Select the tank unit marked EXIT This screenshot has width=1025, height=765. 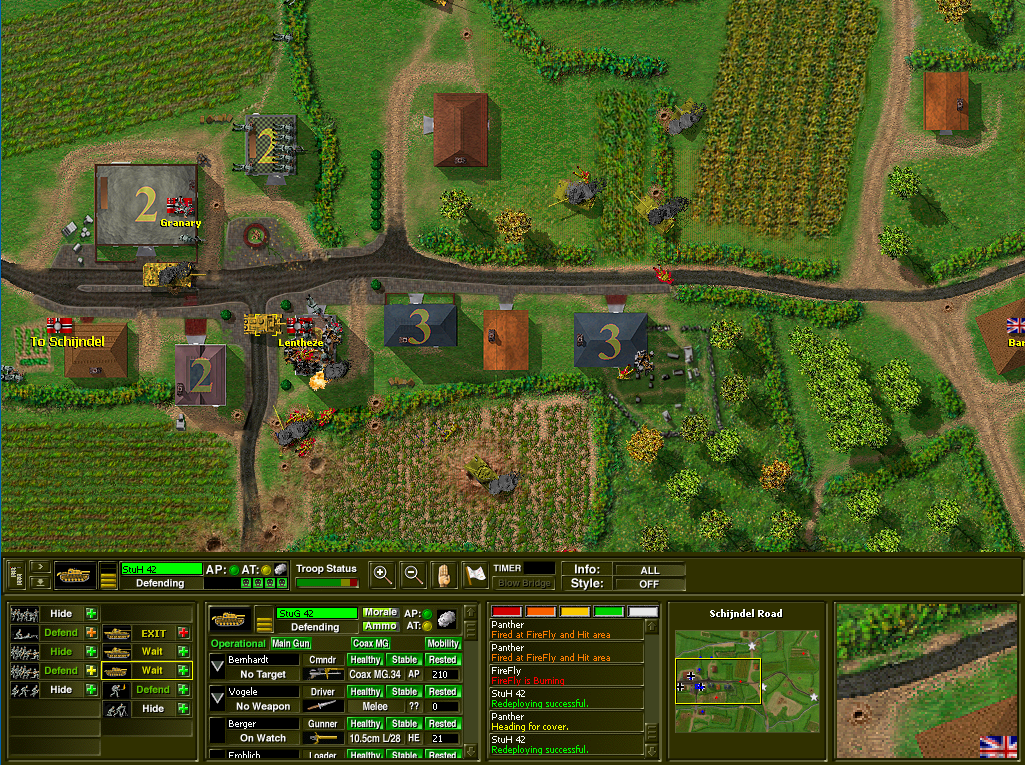click(147, 633)
